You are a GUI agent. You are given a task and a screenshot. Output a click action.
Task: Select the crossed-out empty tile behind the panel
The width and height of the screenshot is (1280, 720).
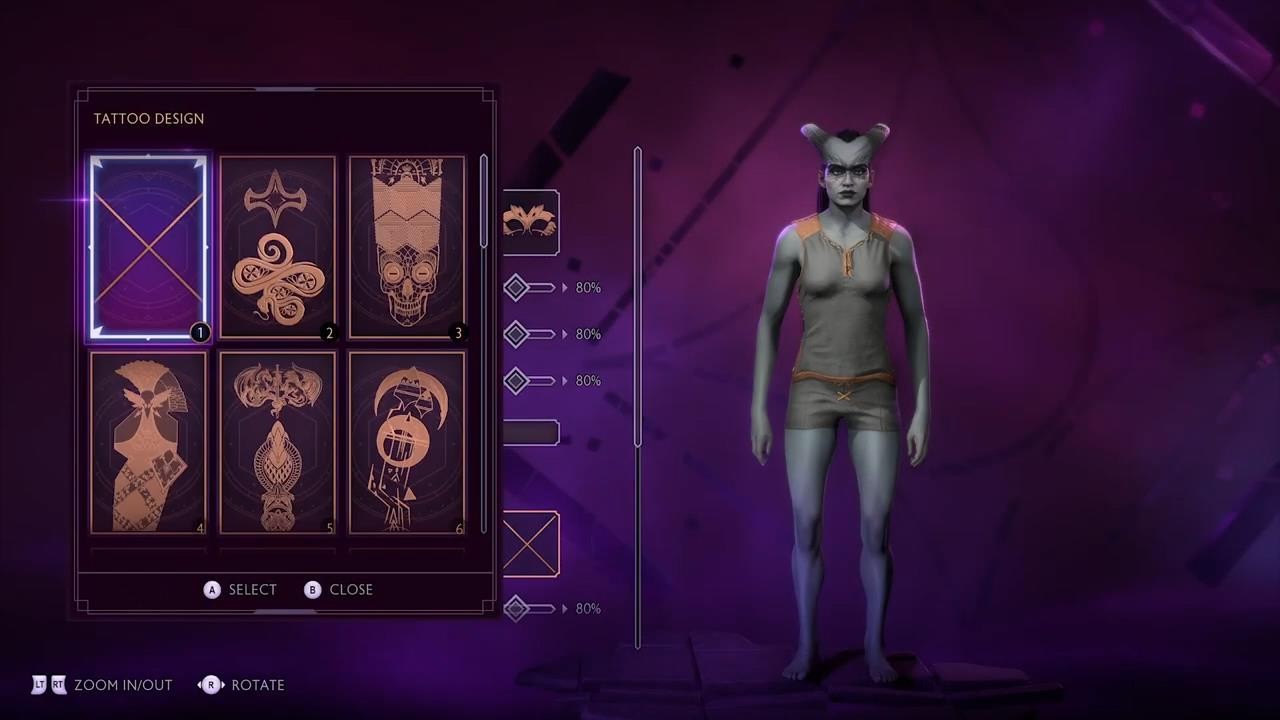pyautogui.click(x=531, y=544)
